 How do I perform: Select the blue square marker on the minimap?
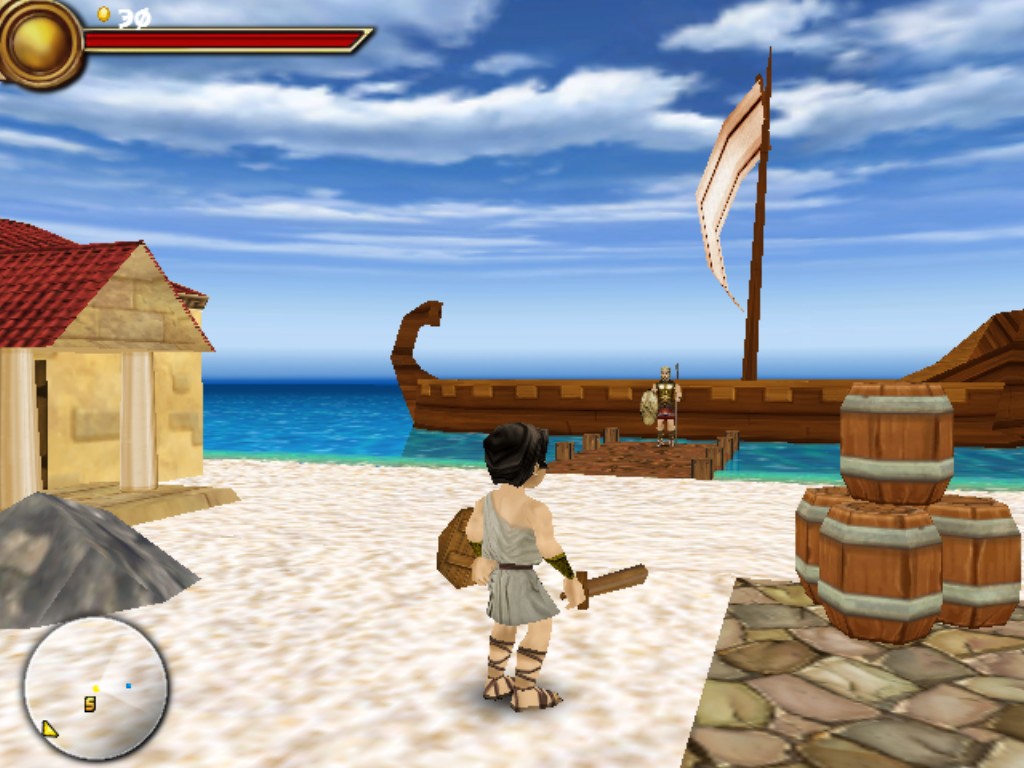pos(128,686)
